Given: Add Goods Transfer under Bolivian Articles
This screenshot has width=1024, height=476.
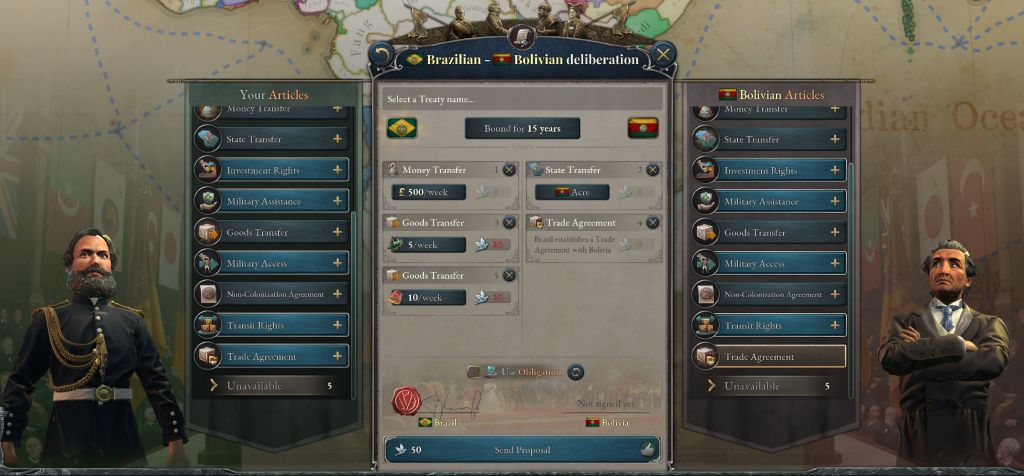Looking at the screenshot, I should (x=835, y=232).
